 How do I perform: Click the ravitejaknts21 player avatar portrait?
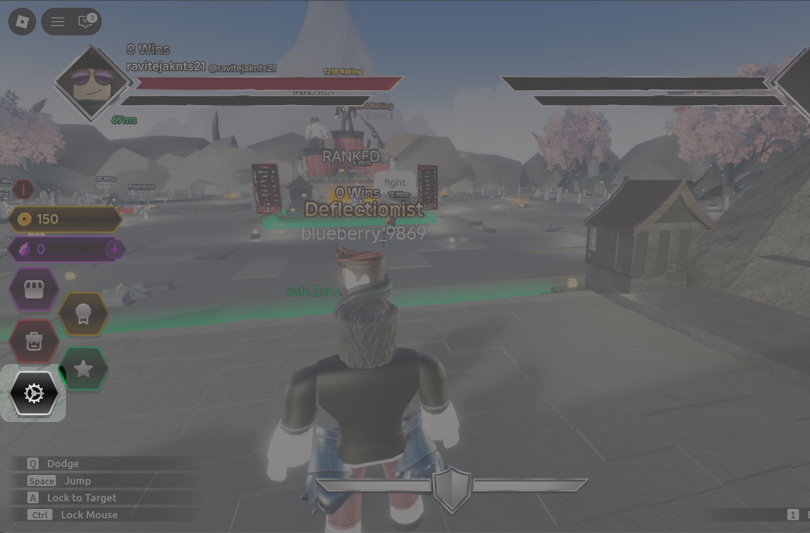tap(91, 83)
